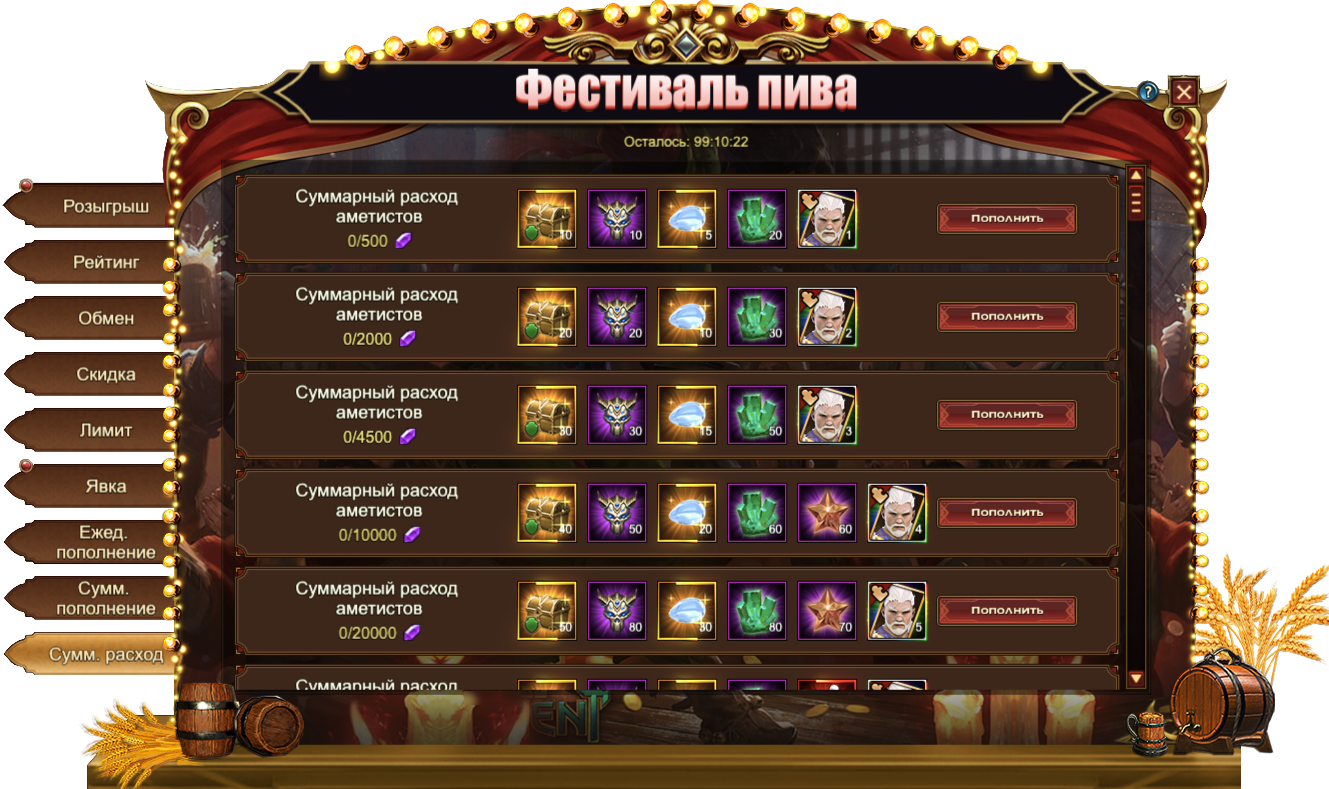Open the Рейтинг tab

pyautogui.click(x=105, y=263)
